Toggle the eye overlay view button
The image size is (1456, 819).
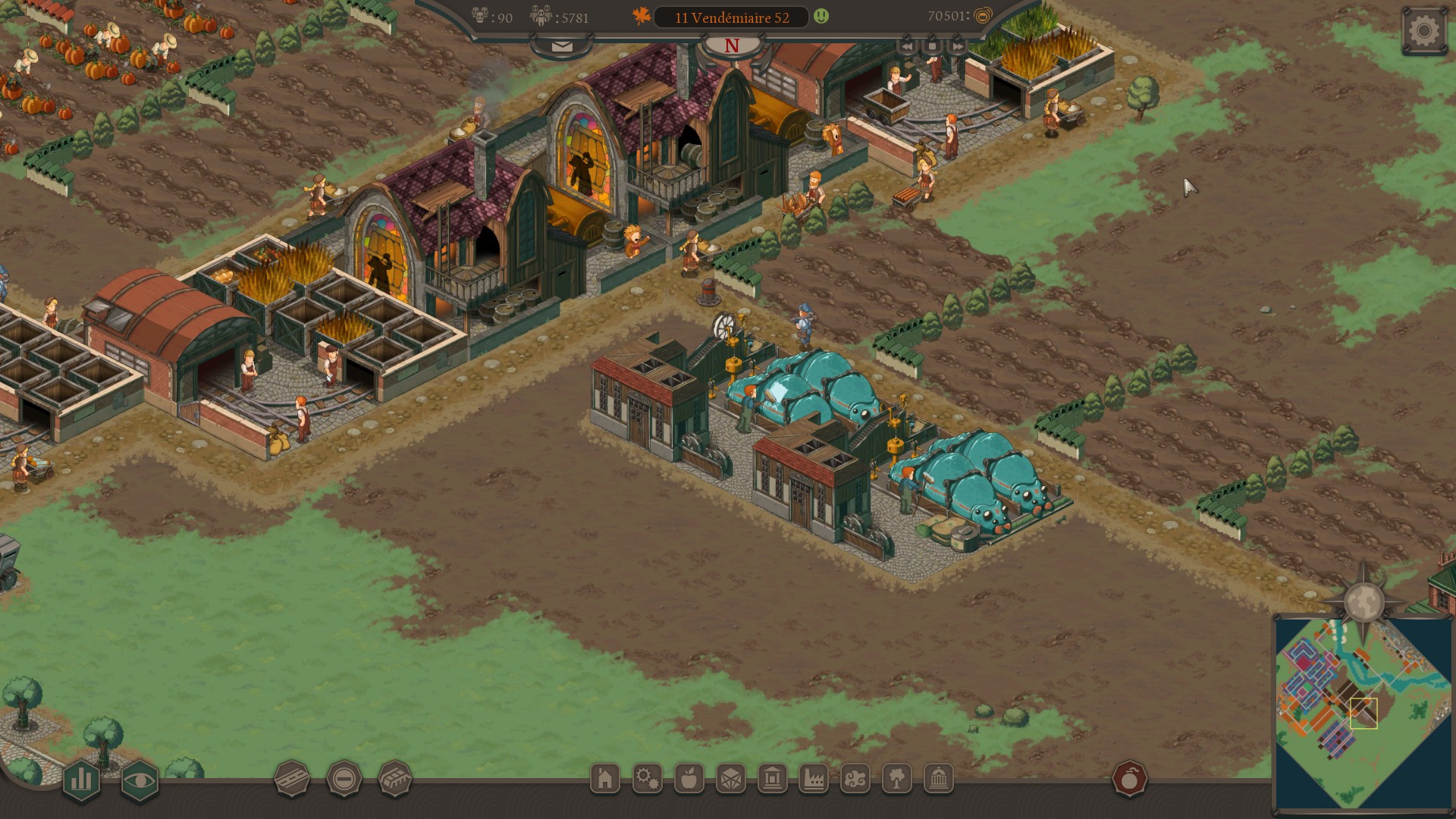coord(140,780)
